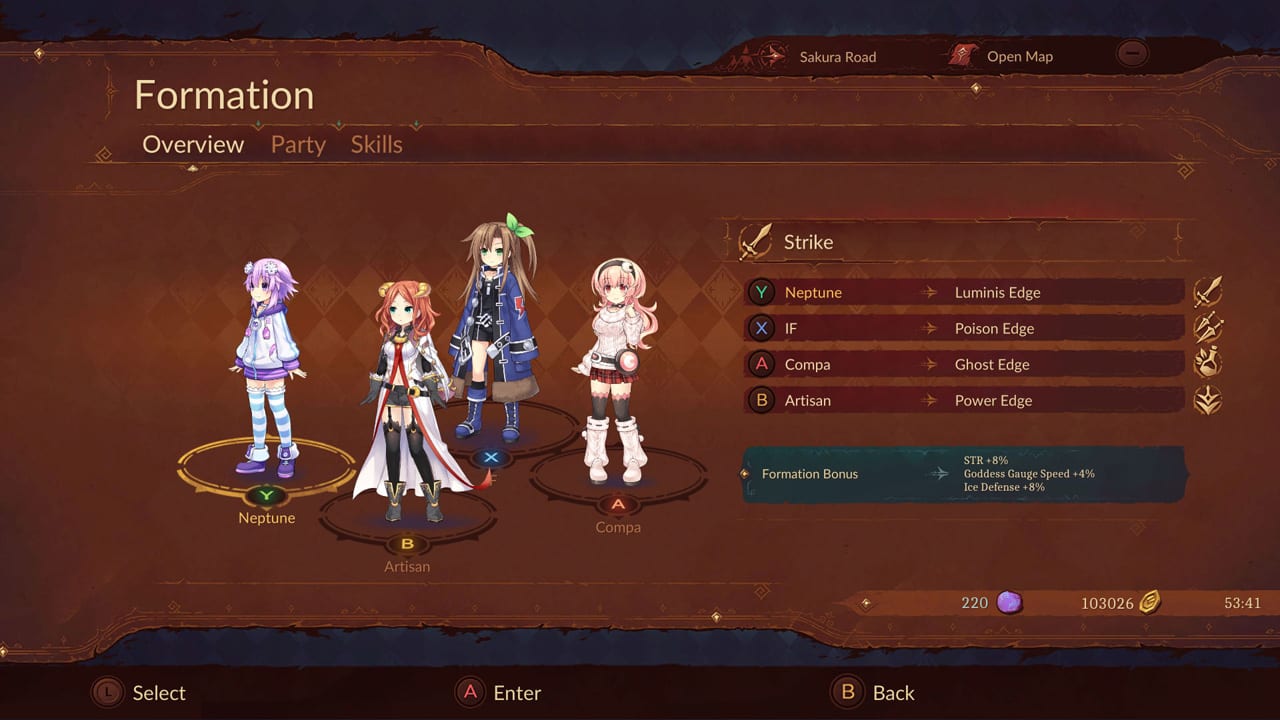The width and height of the screenshot is (1280, 720).
Task: Click IF's dual daggers weapon icon
Action: [x=1208, y=327]
